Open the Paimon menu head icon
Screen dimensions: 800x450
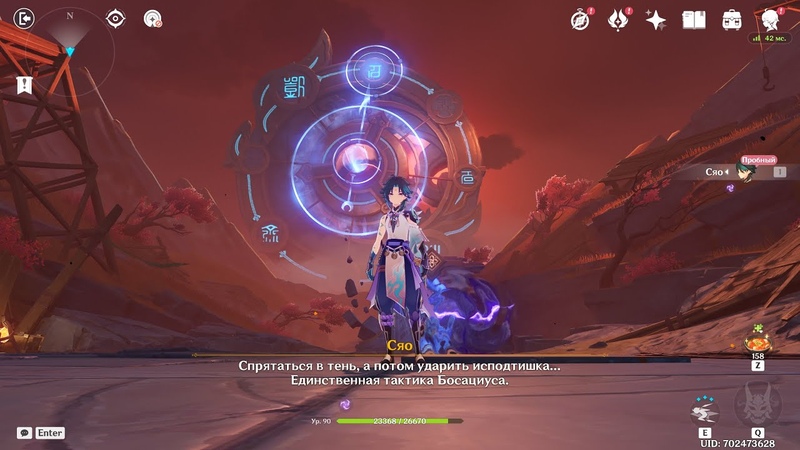point(770,19)
